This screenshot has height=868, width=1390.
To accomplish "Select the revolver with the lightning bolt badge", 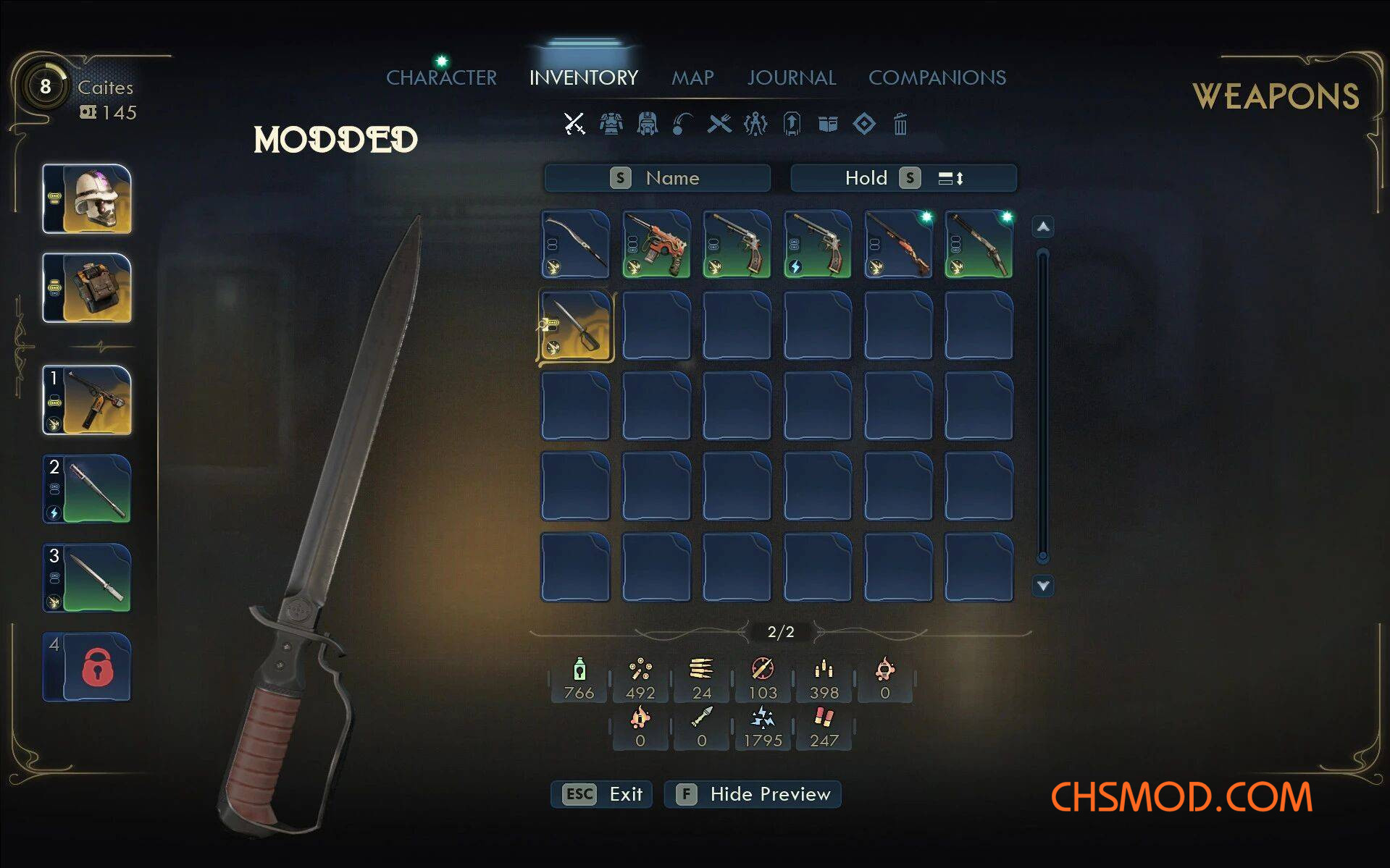I will click(818, 244).
